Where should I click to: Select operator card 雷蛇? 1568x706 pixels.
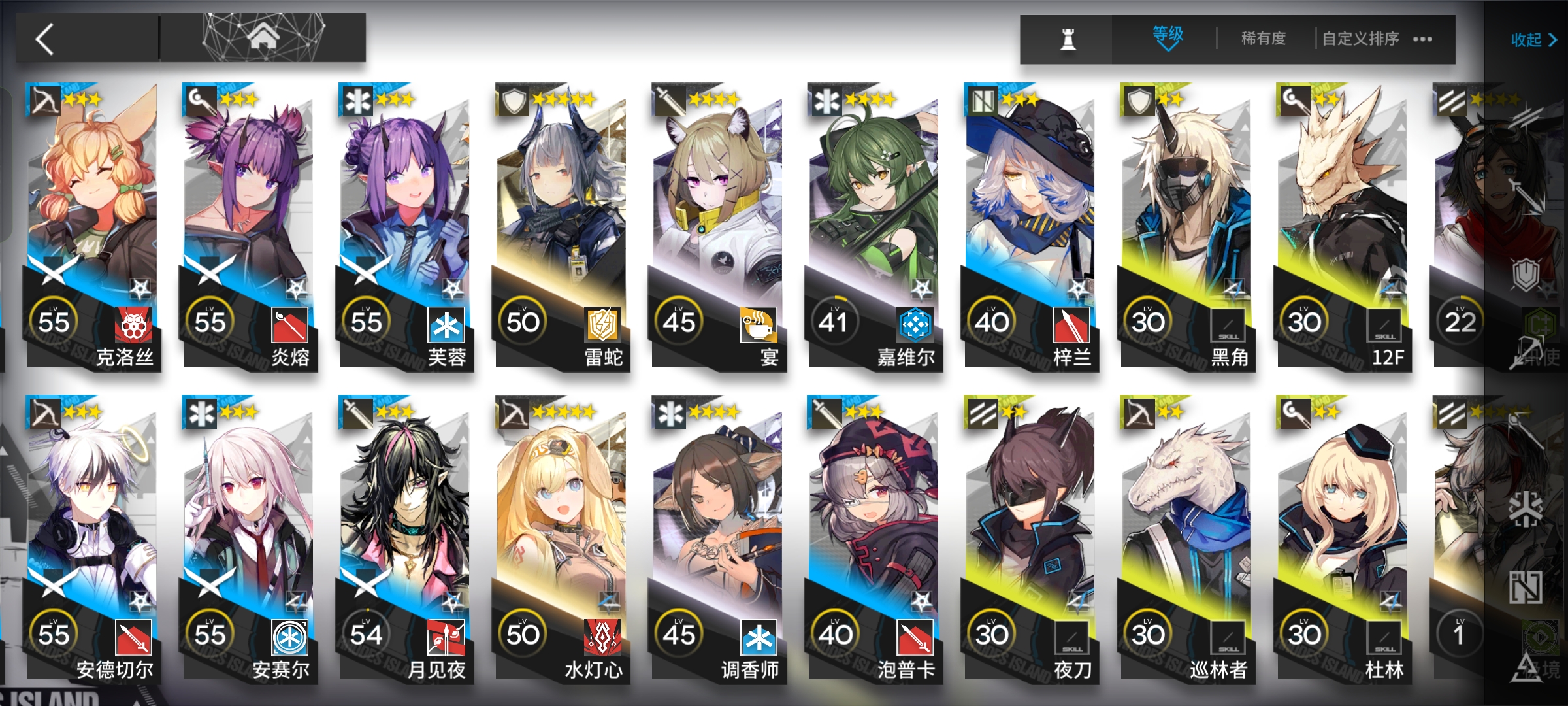click(x=561, y=226)
